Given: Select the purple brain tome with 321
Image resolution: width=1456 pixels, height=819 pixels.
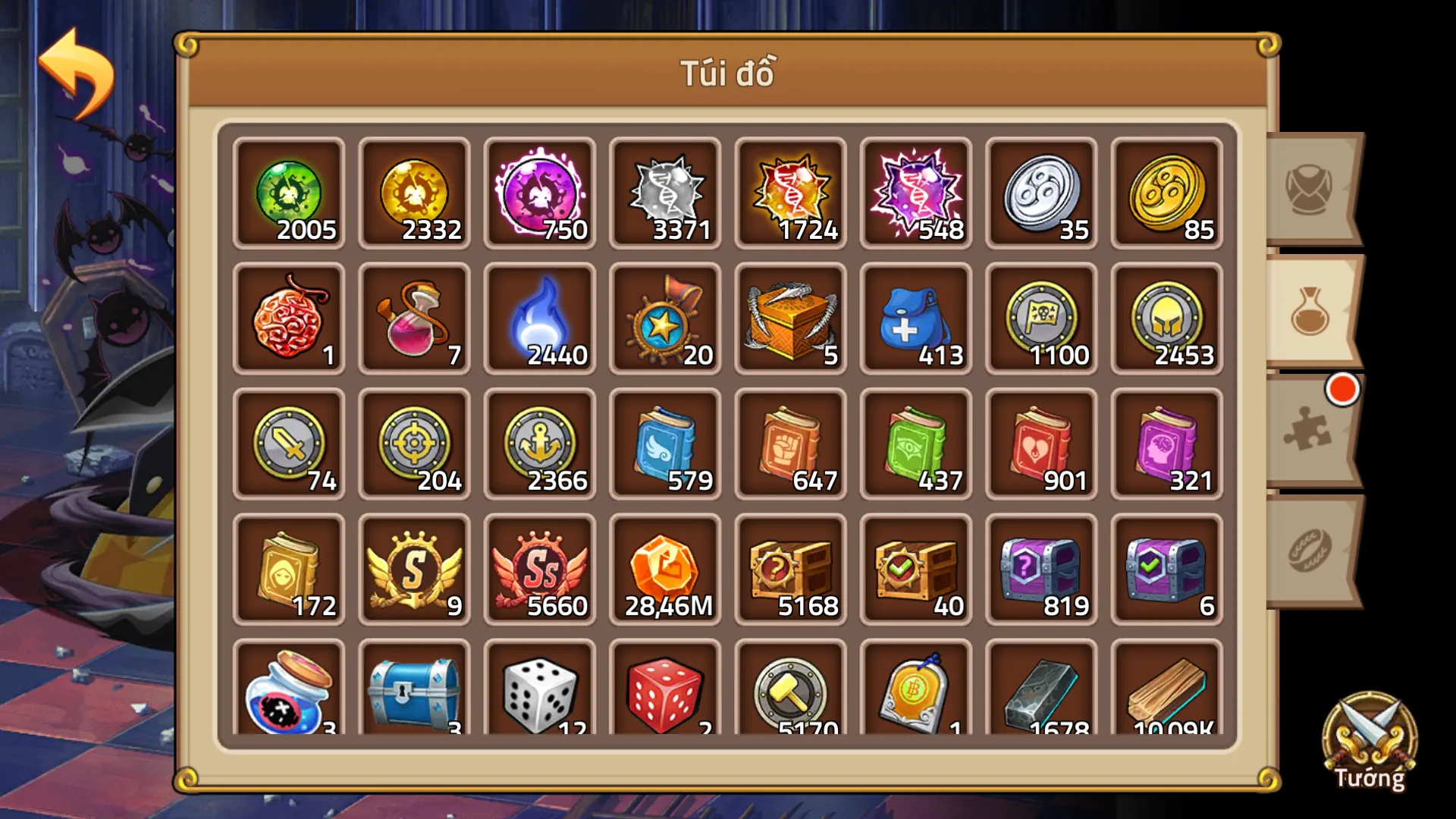Looking at the screenshot, I should coord(1166,444).
